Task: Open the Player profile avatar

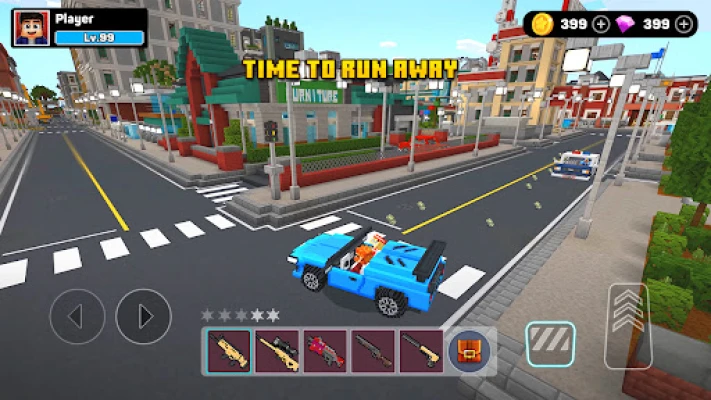Action: 31,27
